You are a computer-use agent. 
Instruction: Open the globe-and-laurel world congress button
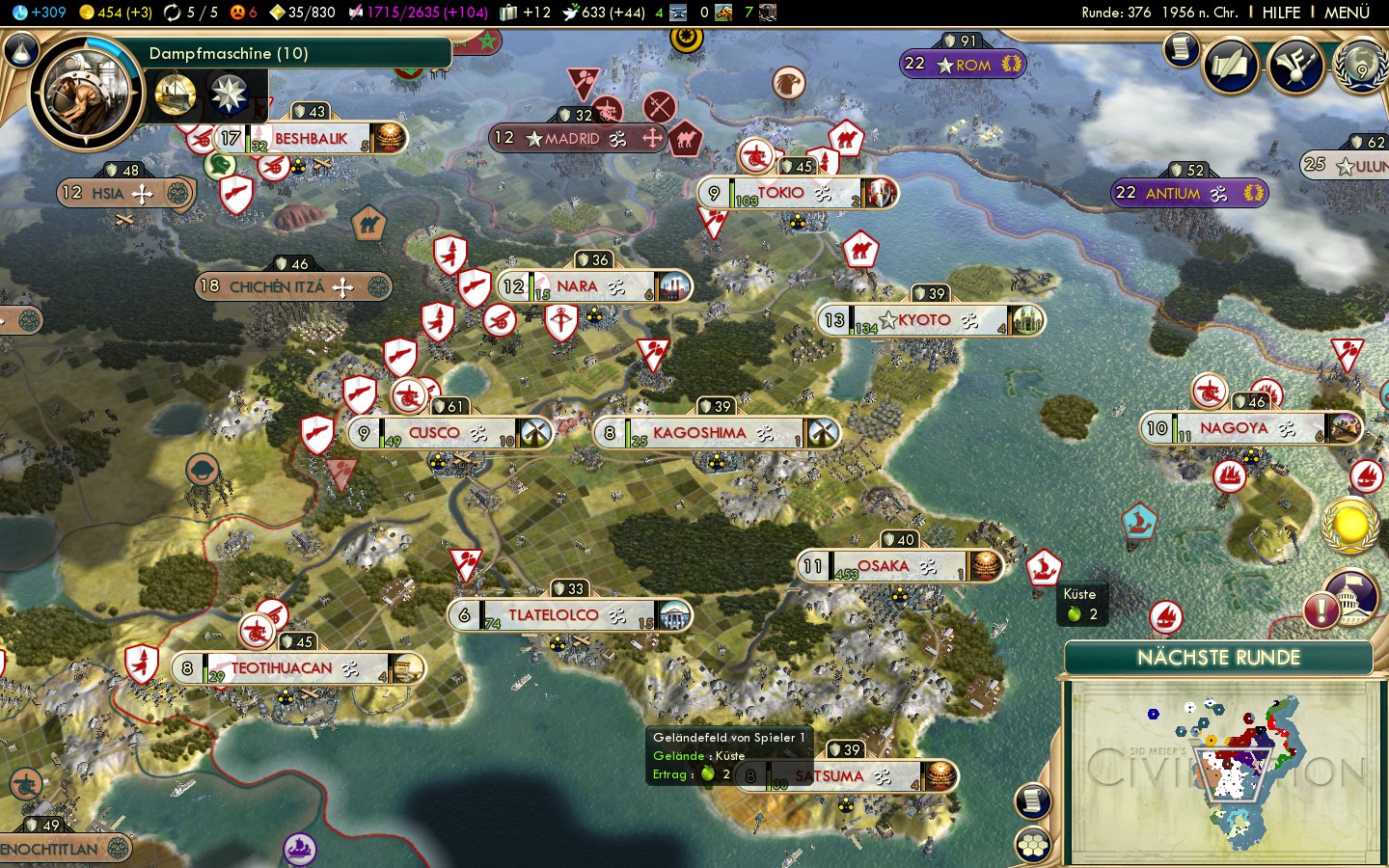[1361, 66]
